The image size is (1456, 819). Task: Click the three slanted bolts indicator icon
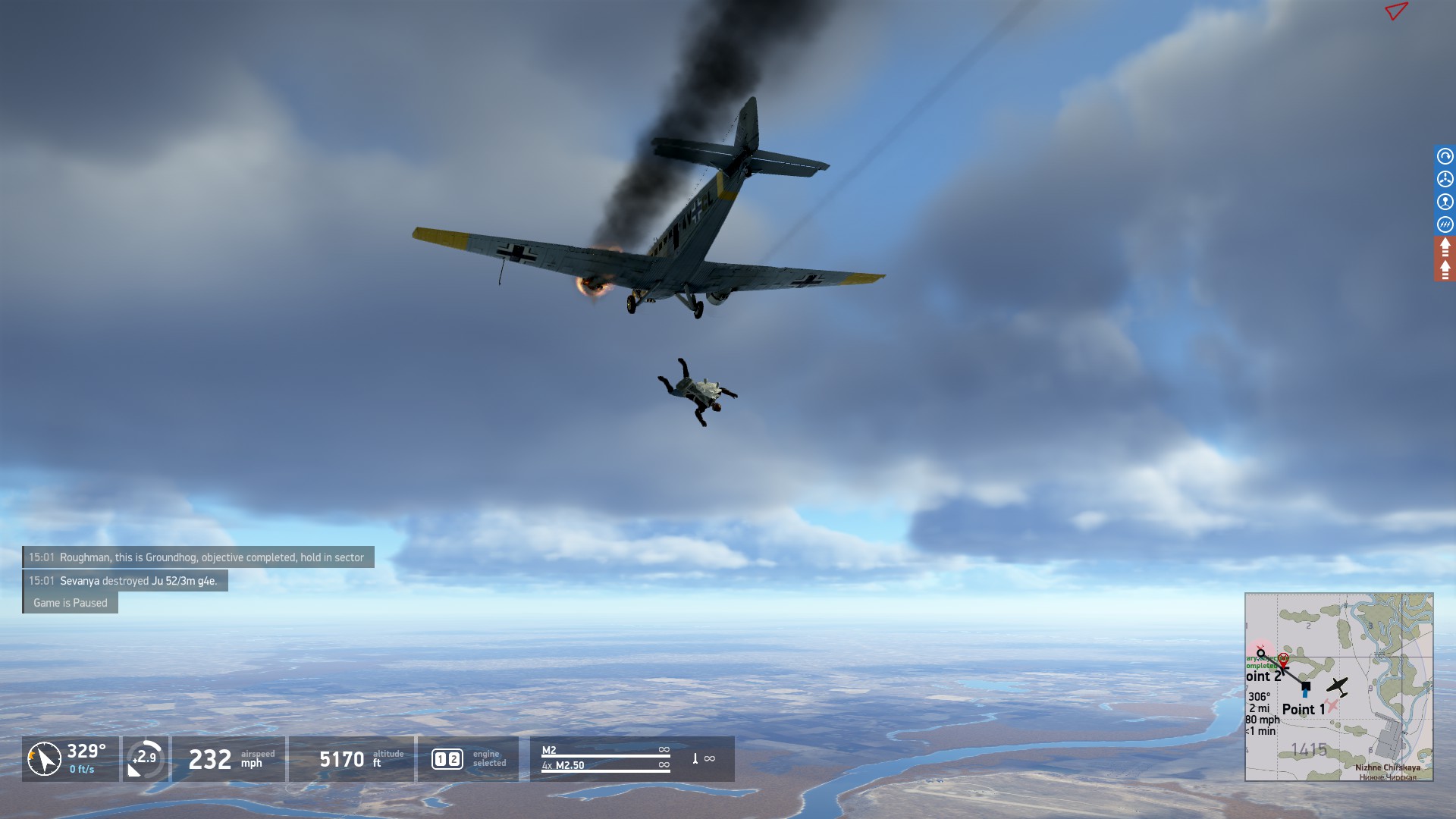coord(1445,224)
